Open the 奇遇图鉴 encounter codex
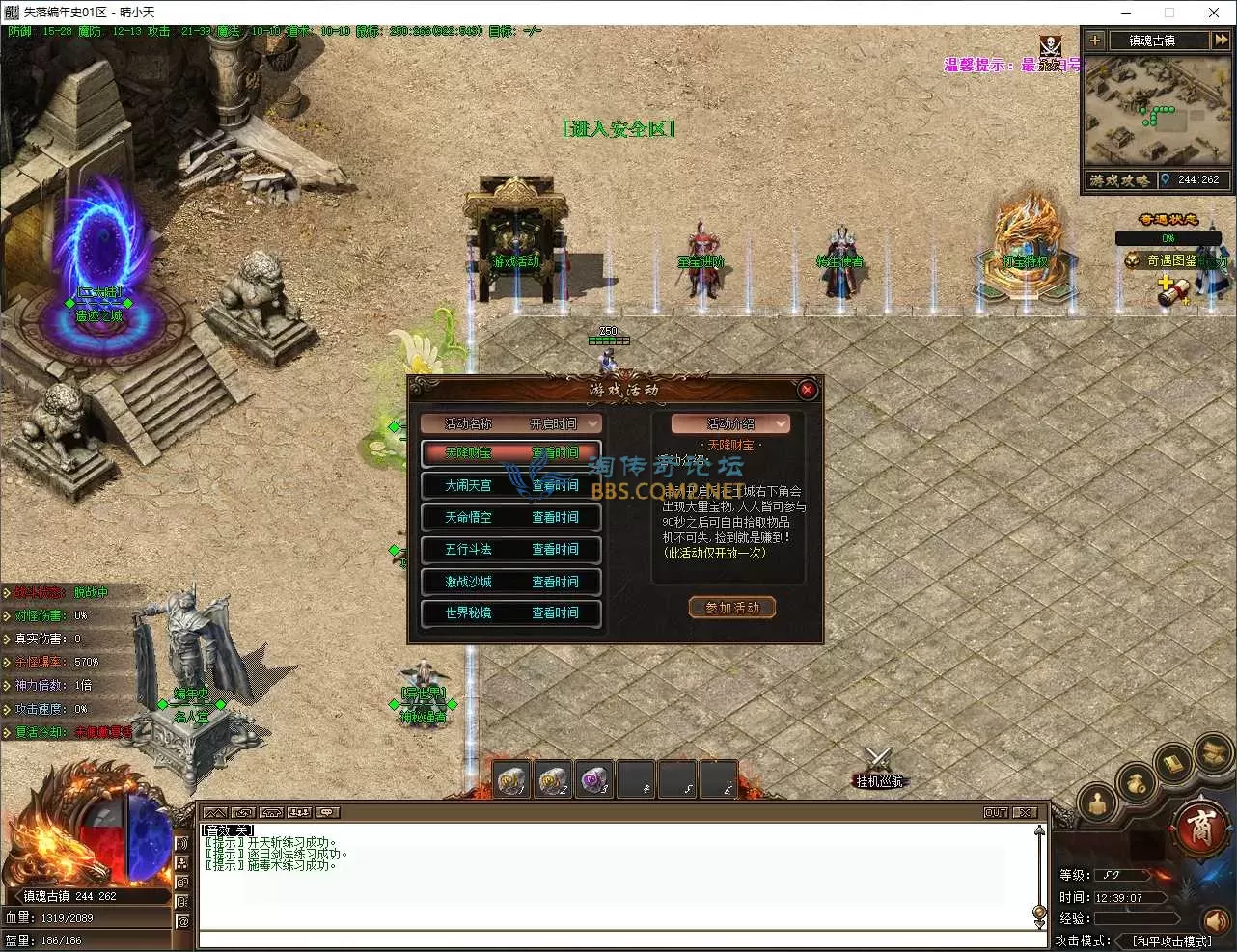Screen dimensions: 1237x952 point(1170,260)
